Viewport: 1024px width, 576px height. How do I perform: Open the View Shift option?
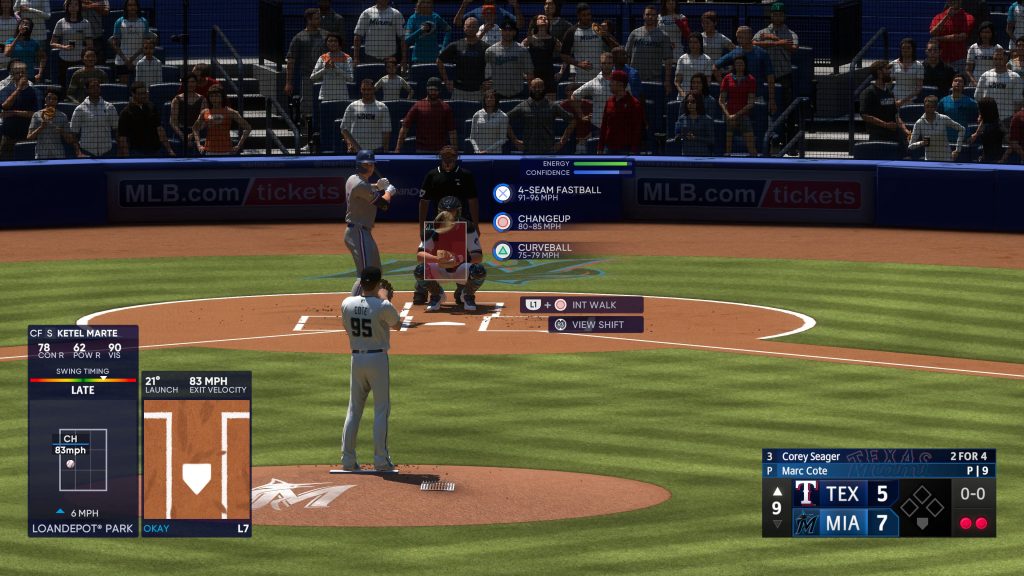coord(596,325)
